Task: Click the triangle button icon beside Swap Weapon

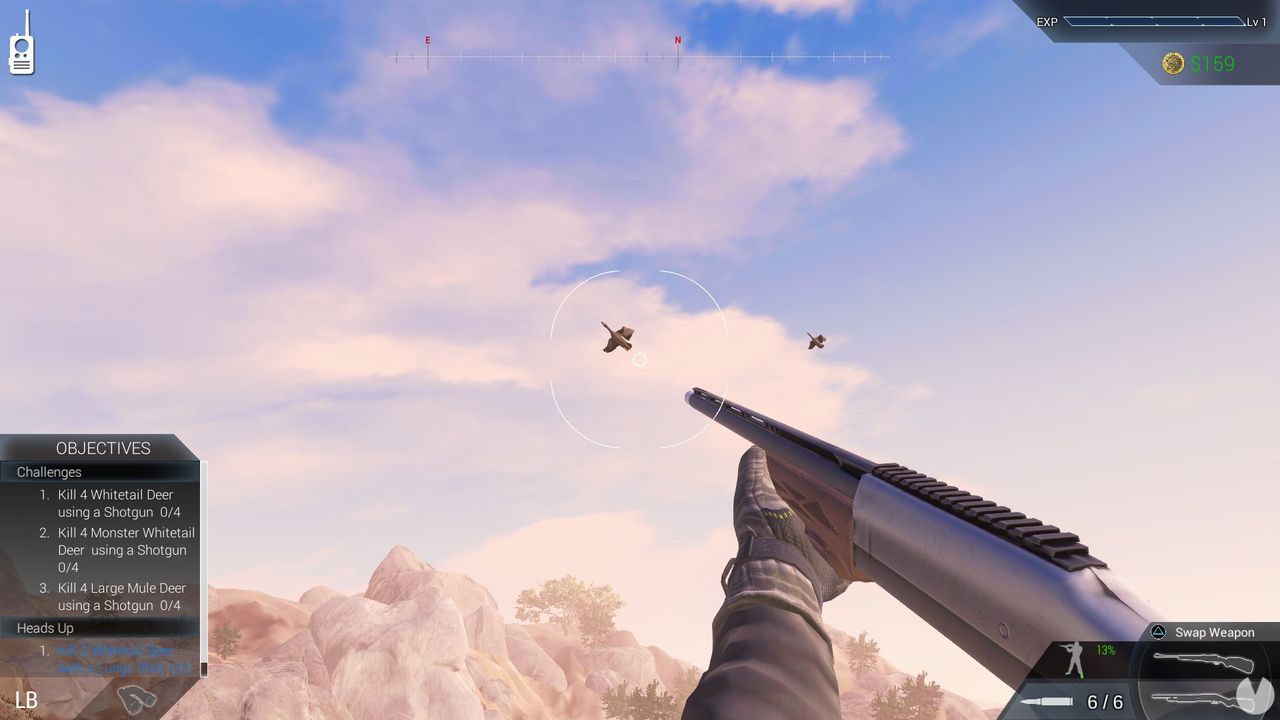Action: click(x=1158, y=632)
